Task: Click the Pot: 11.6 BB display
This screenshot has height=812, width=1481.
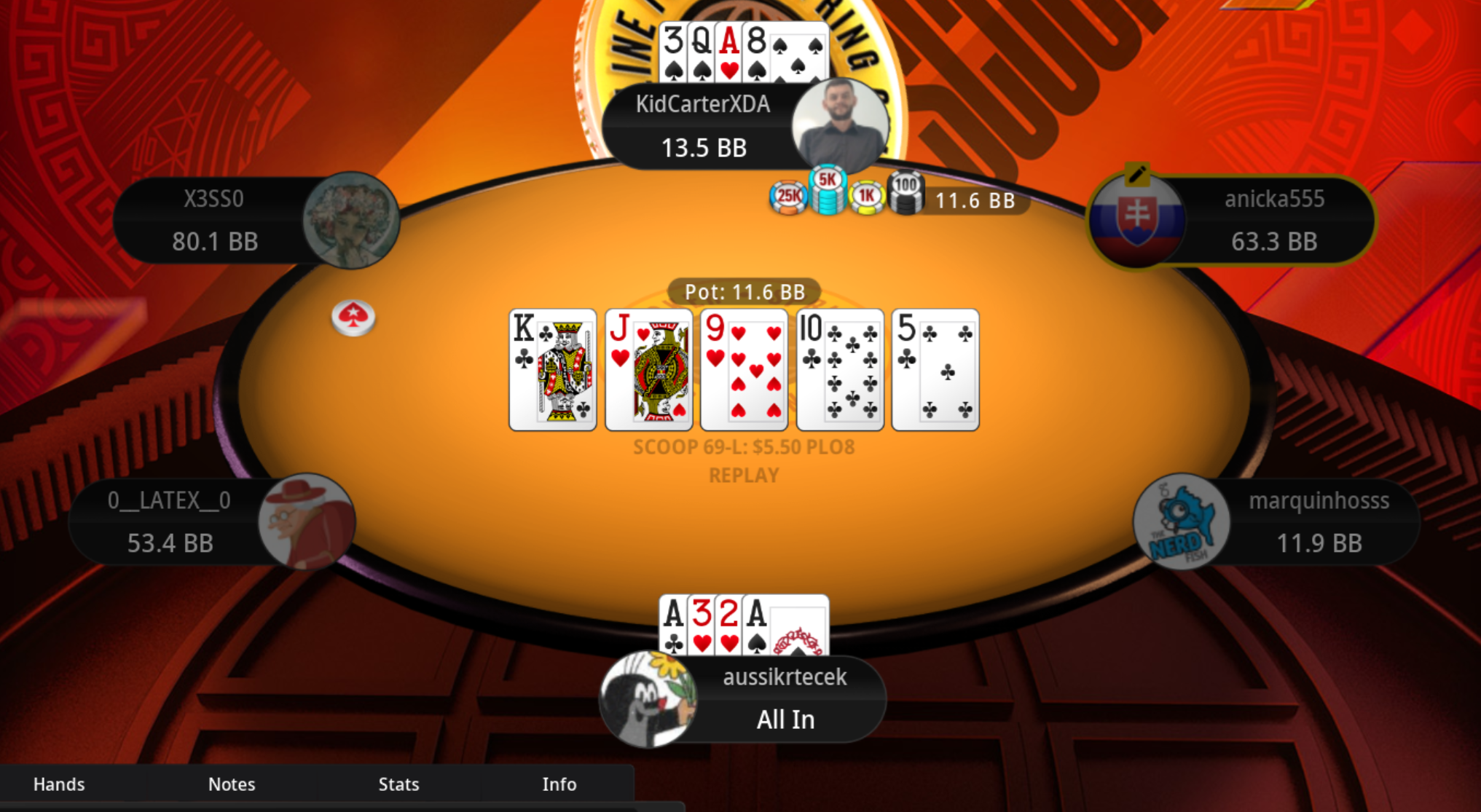Action: (744, 292)
